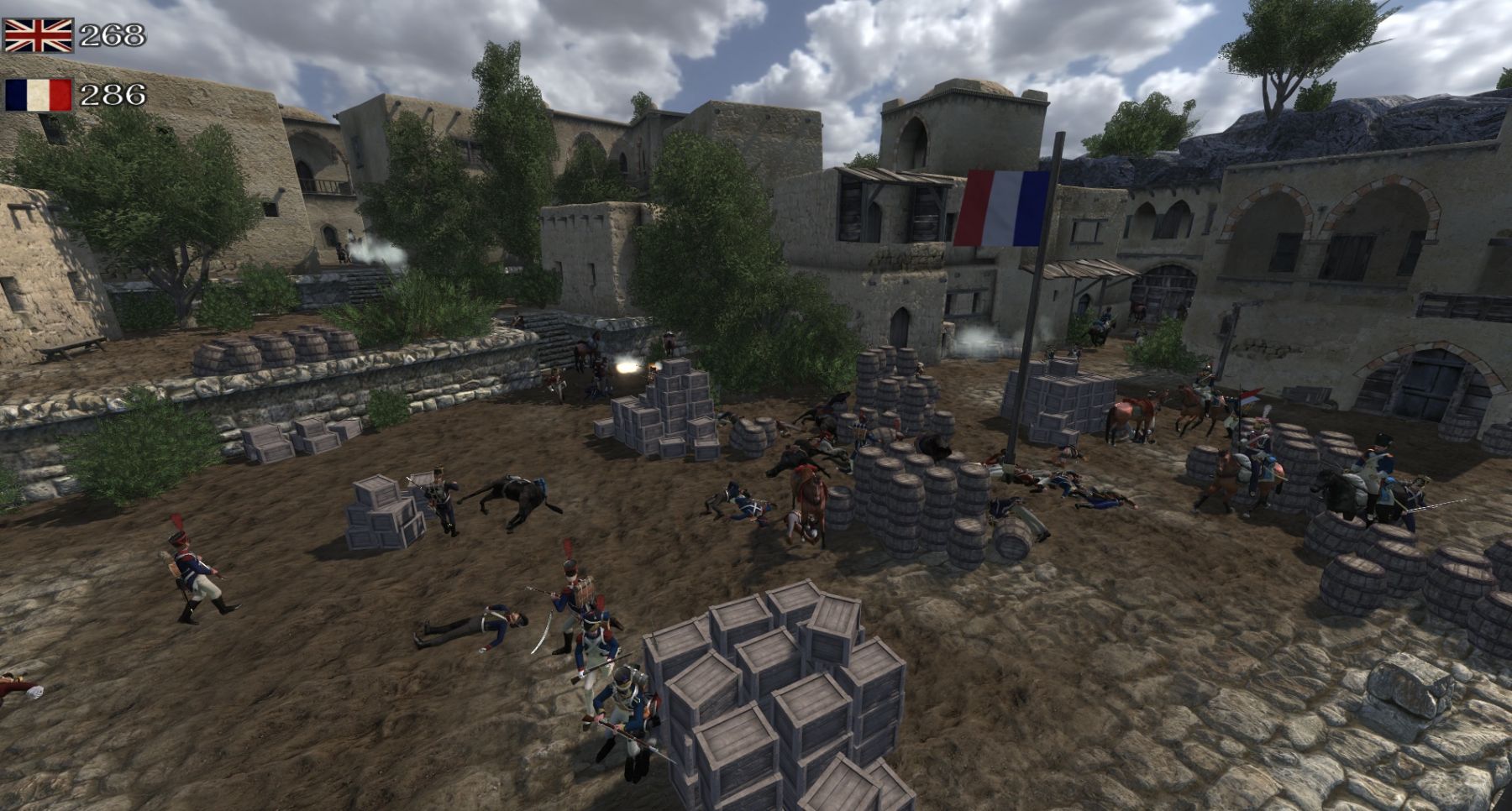Click the Union Jack team icon
1512x811 pixels.
click(39, 35)
